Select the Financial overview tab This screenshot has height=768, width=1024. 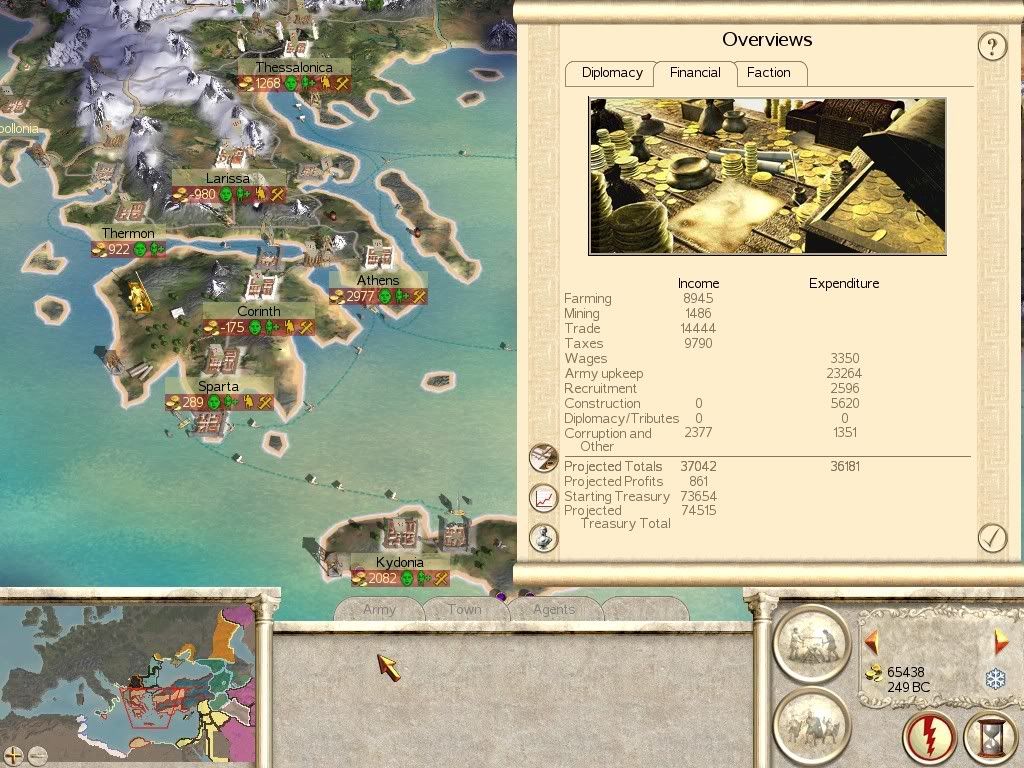tap(695, 73)
